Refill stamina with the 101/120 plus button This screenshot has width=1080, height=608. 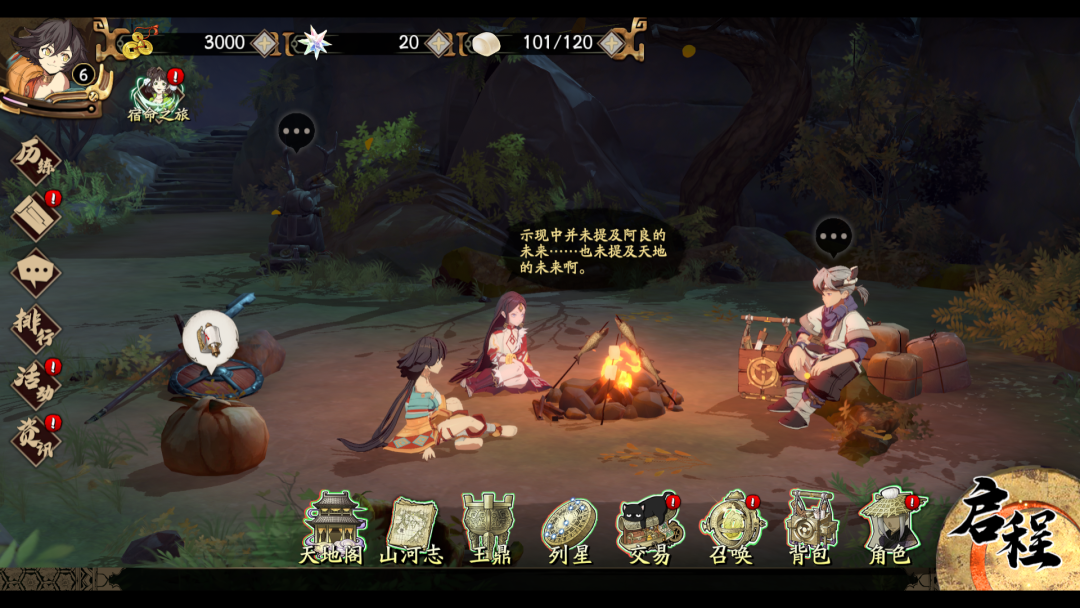[x=611, y=43]
